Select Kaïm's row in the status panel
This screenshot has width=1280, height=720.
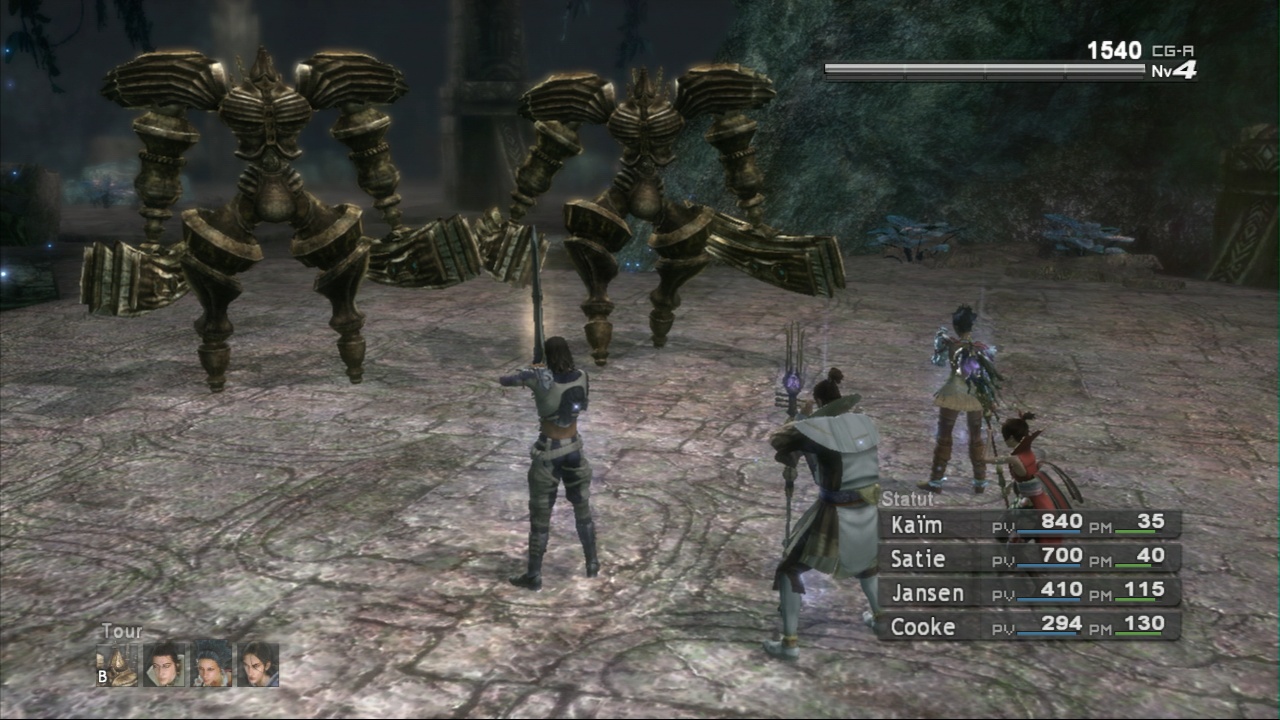point(1029,524)
